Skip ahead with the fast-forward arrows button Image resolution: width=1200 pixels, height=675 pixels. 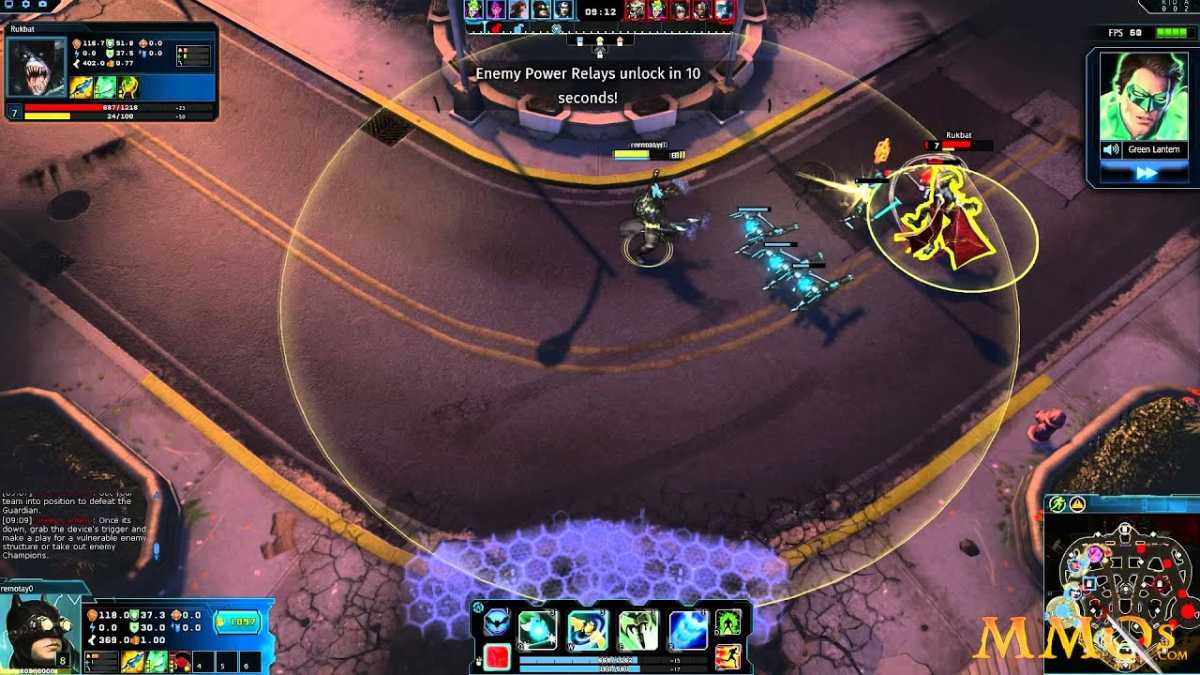(x=1145, y=173)
